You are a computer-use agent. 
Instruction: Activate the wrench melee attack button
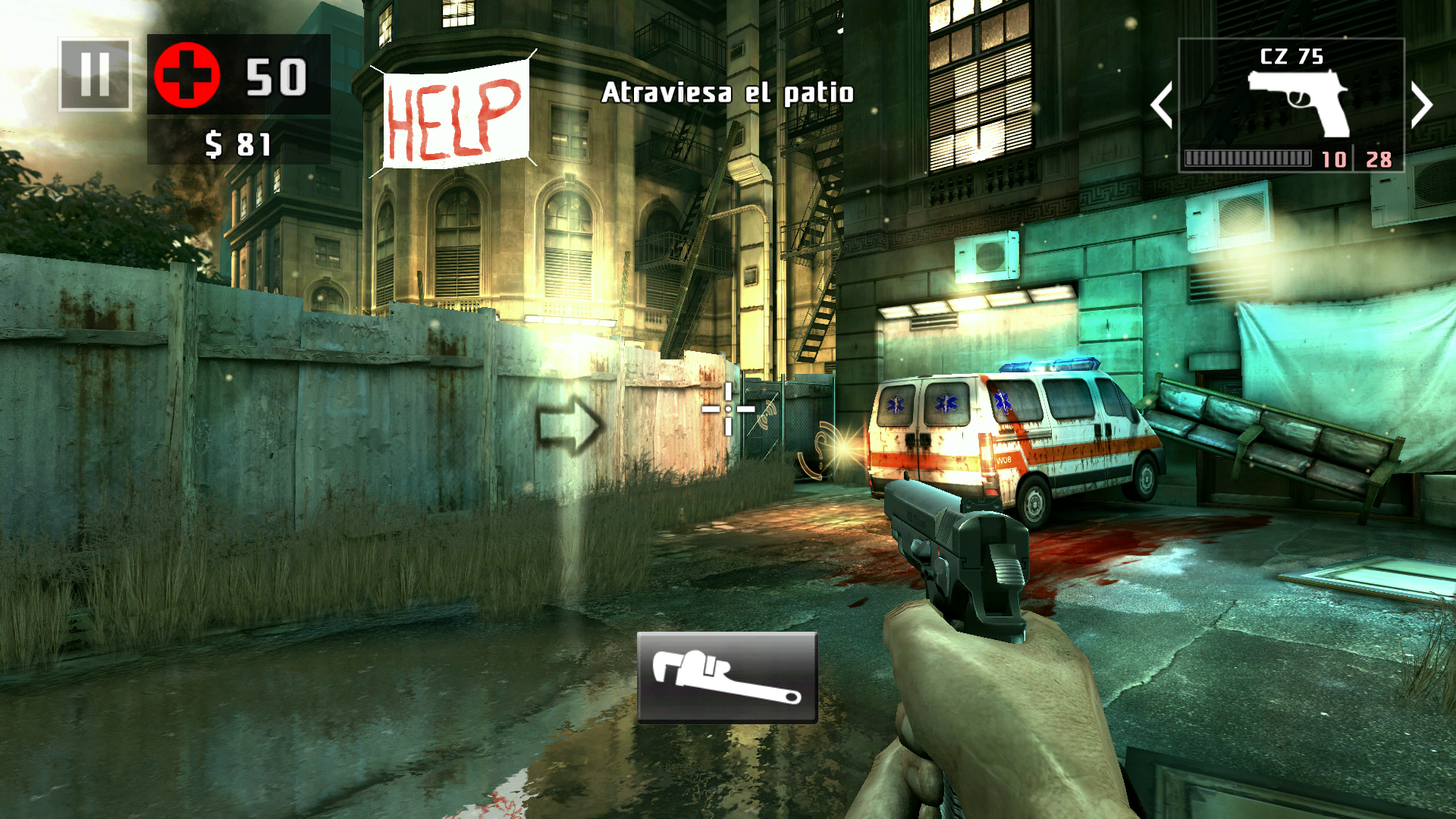726,677
